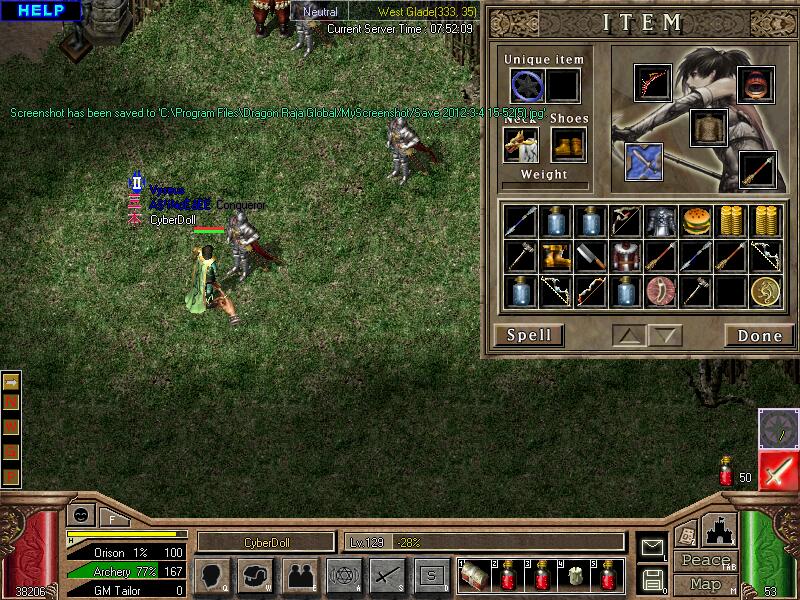Viewport: 800px width, 600px height.
Task: Select the equipped bow weapon slot
Action: pyautogui.click(x=652, y=82)
